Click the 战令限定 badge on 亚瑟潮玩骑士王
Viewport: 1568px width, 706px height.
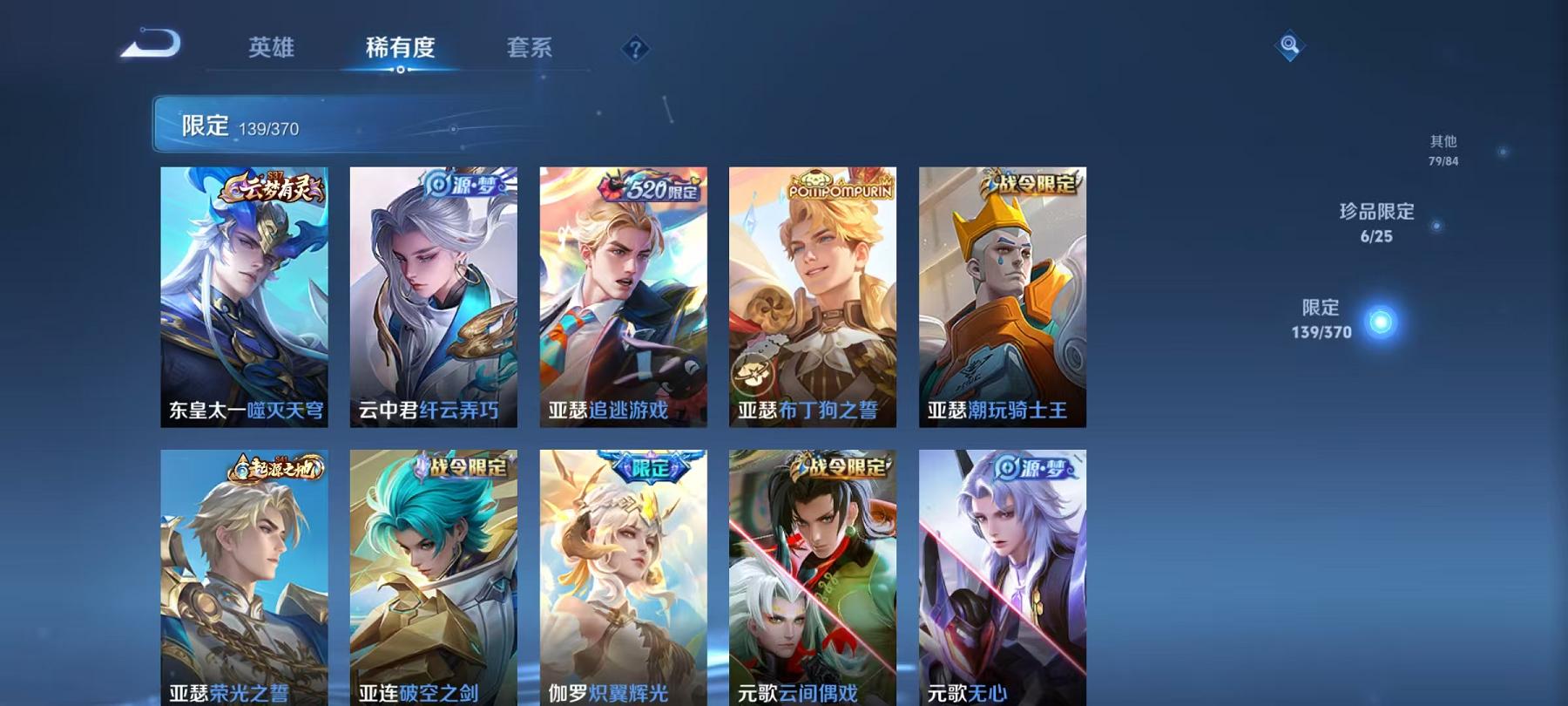[x=1033, y=187]
